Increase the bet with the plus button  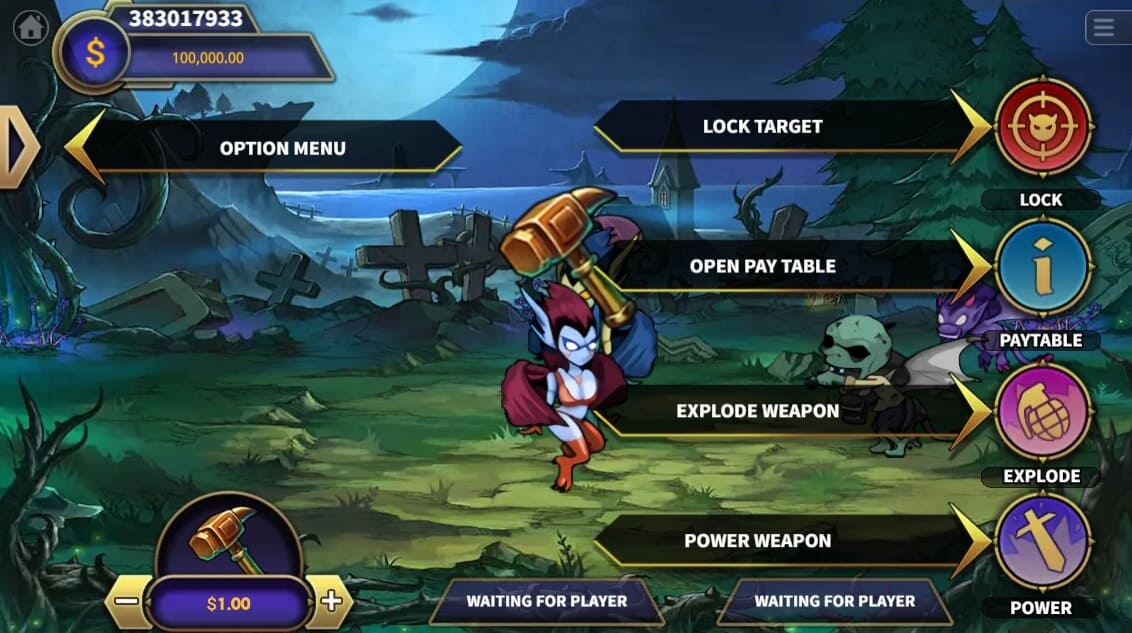point(331,602)
